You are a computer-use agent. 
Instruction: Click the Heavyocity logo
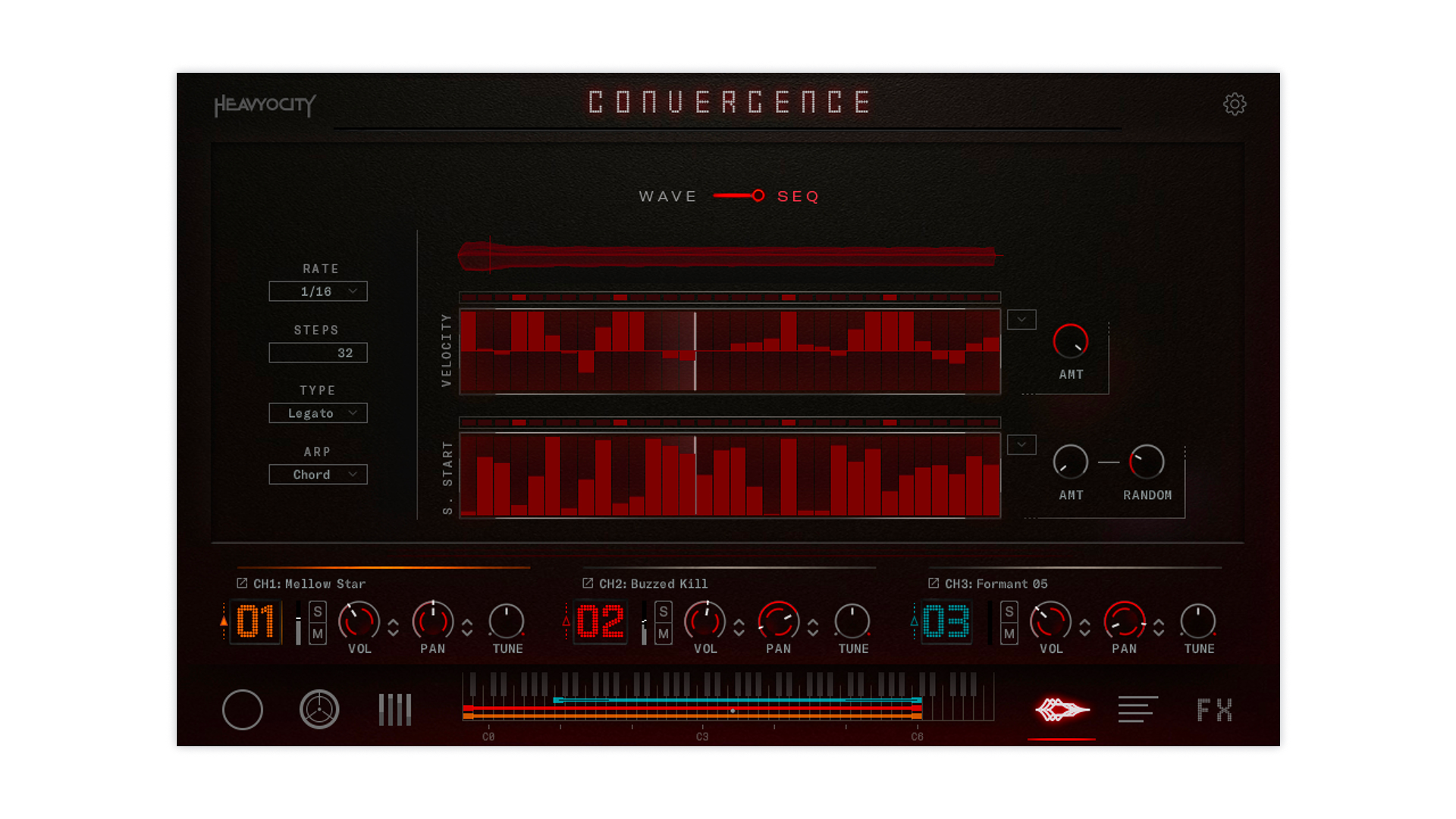pos(264,106)
